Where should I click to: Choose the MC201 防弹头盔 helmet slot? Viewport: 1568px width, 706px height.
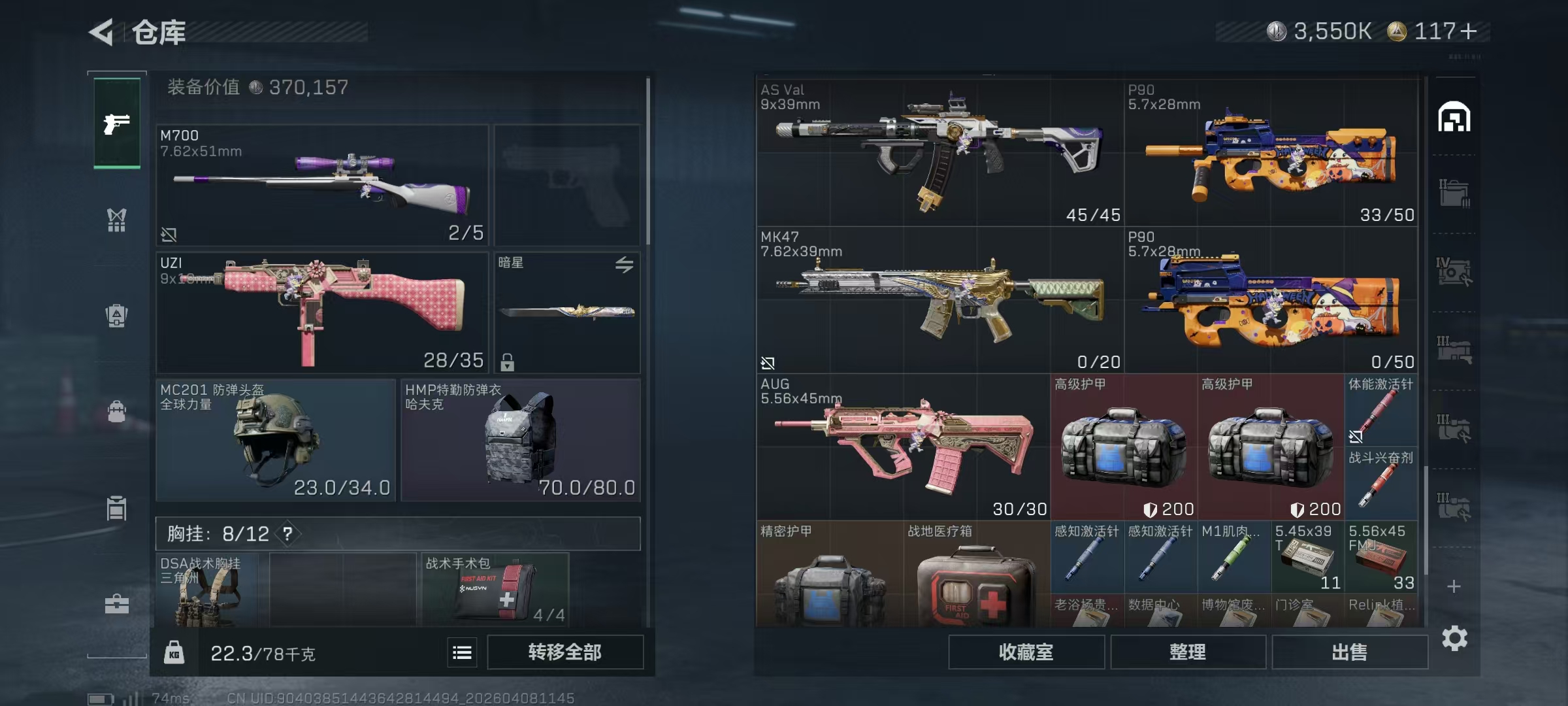(276, 440)
